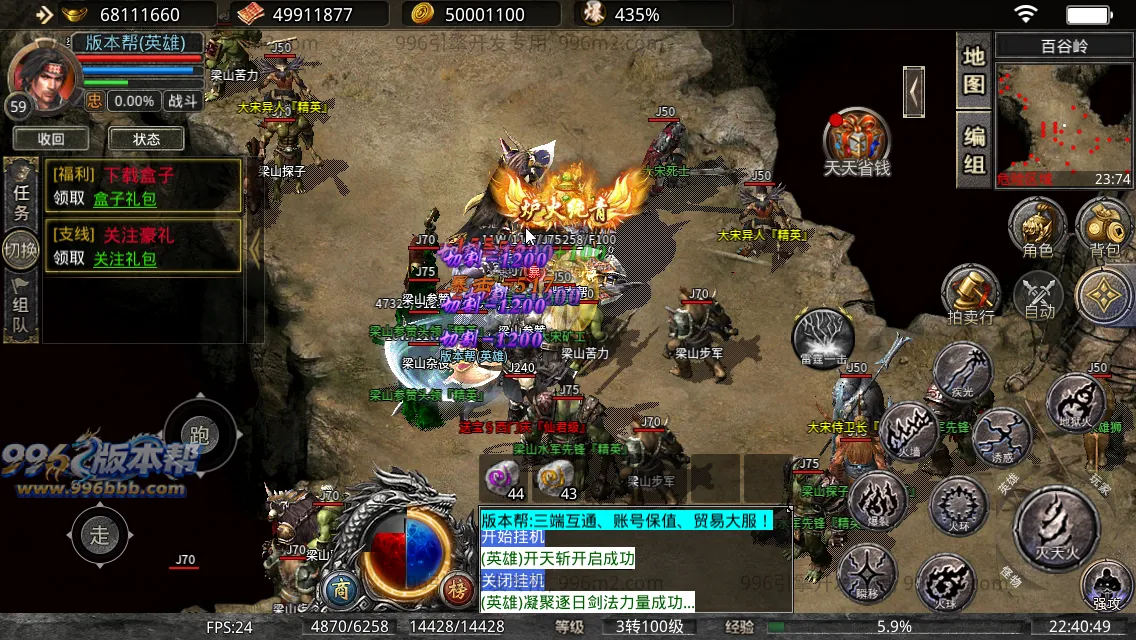Claim the 关注礼包 gift link
The image size is (1136, 640).
click(125, 259)
